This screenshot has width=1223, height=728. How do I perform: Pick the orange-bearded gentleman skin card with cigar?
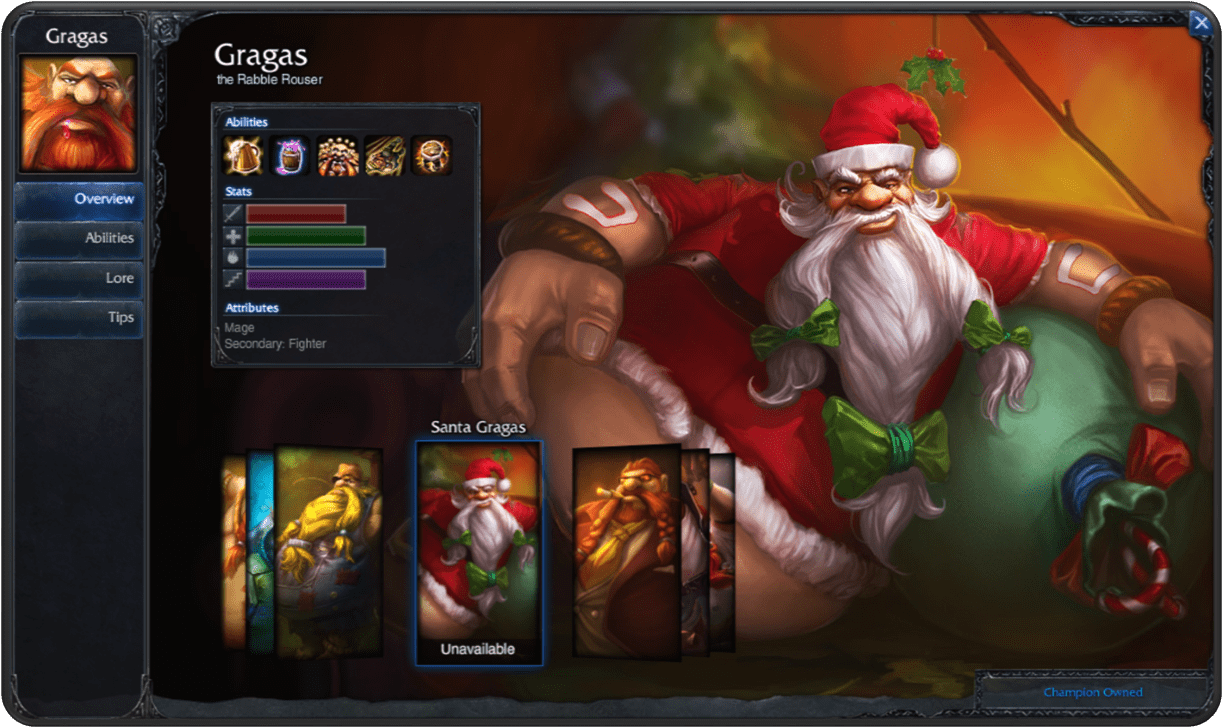(x=627, y=552)
